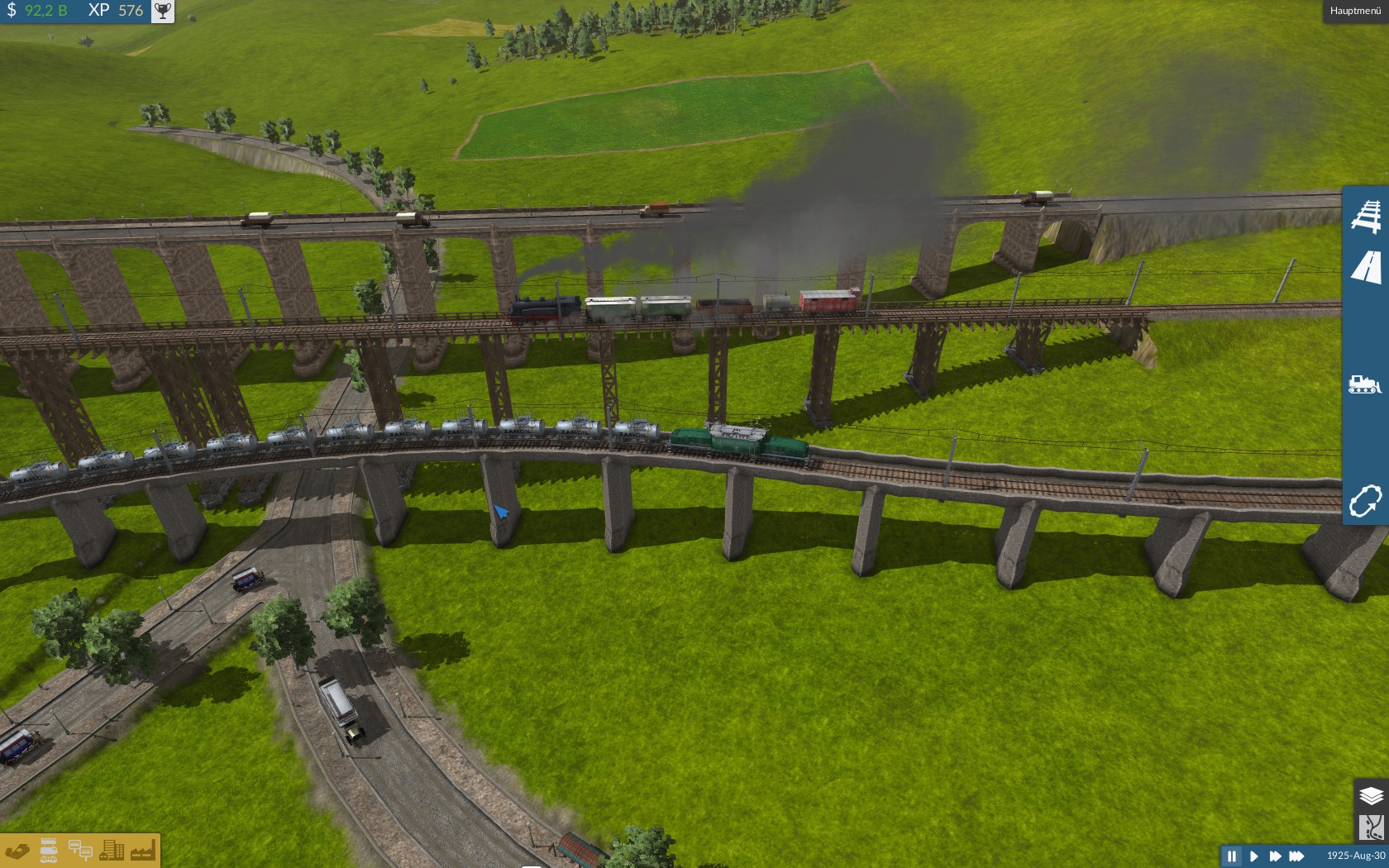
Task: Show the industries factory list panel
Action: [x=142, y=851]
